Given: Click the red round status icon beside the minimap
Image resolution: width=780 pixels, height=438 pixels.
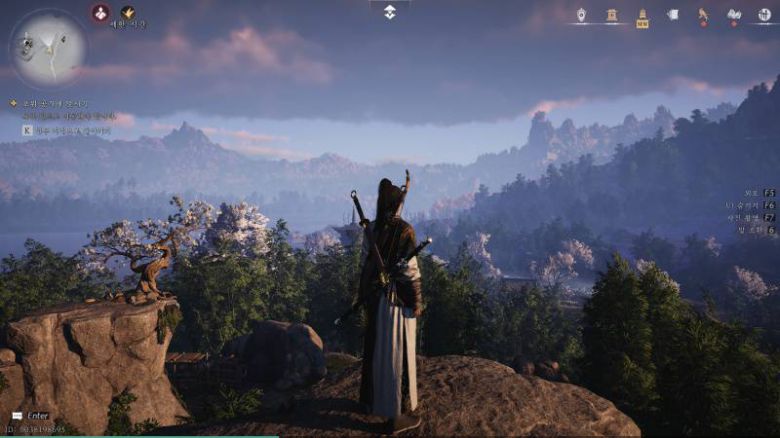Looking at the screenshot, I should (100, 13).
